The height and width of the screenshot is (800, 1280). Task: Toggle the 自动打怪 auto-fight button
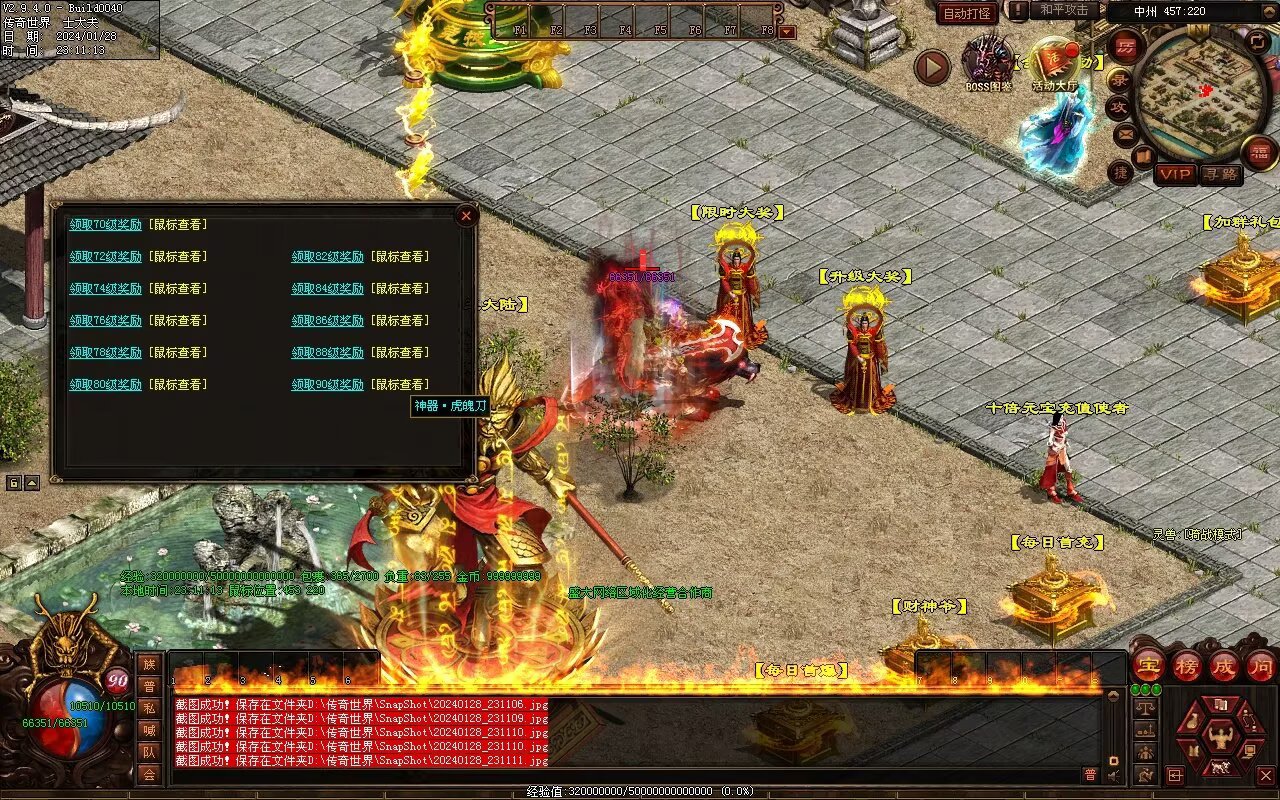click(x=968, y=13)
